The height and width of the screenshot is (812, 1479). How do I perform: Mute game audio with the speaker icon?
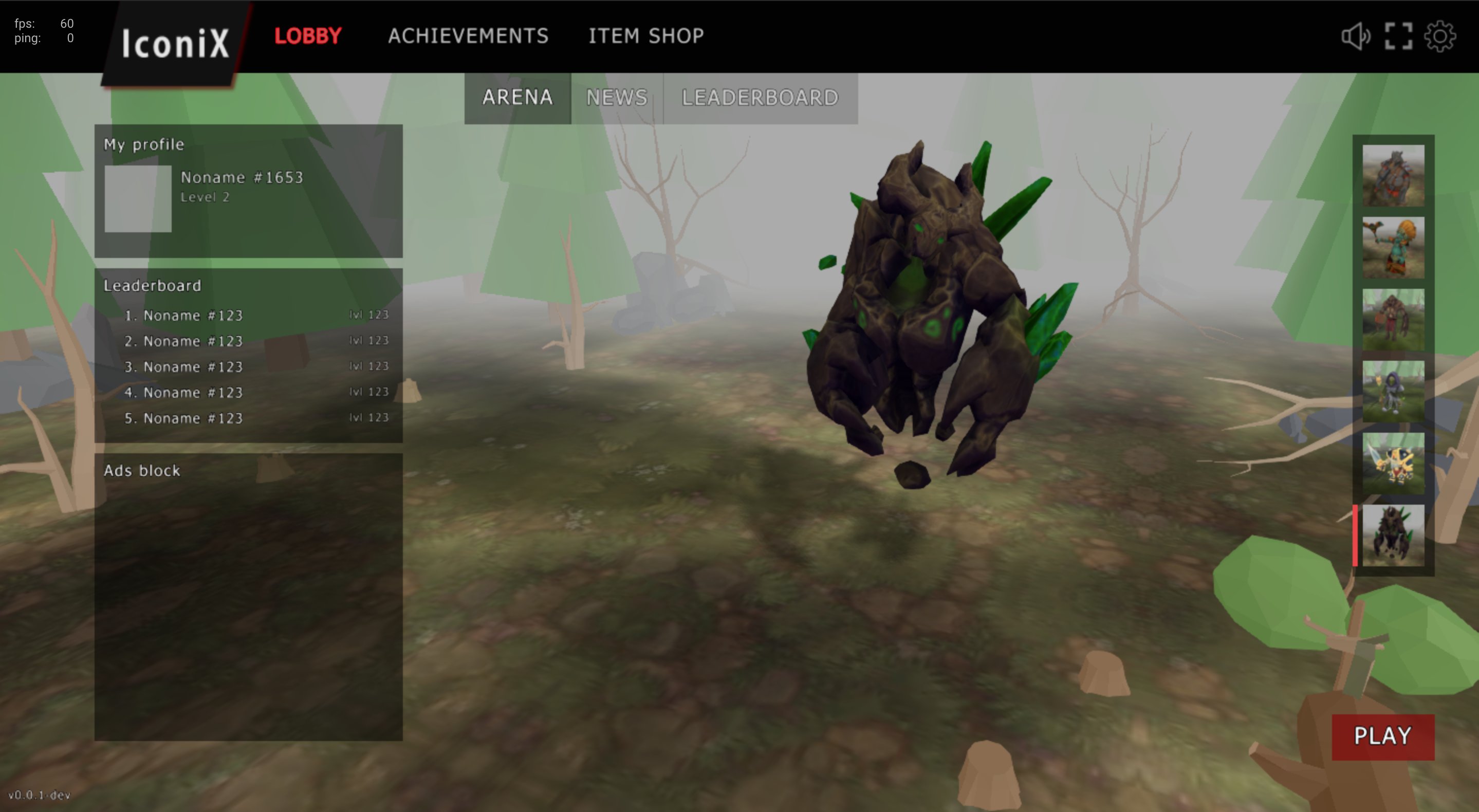click(1358, 36)
